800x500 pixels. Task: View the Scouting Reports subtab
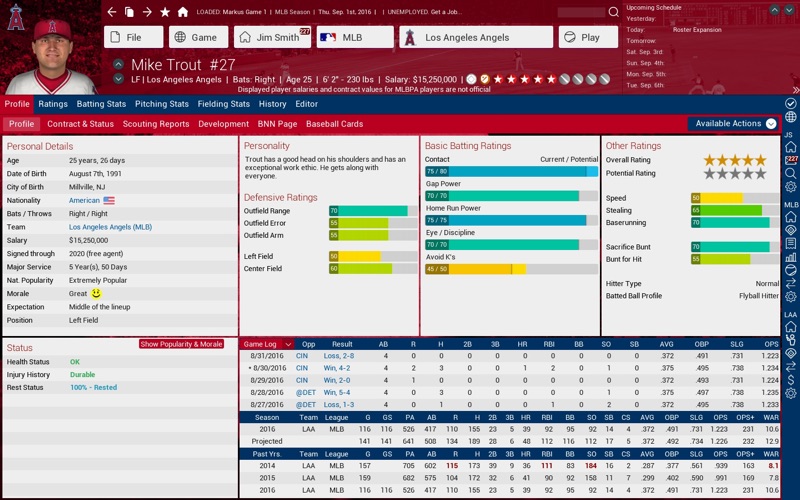(156, 124)
